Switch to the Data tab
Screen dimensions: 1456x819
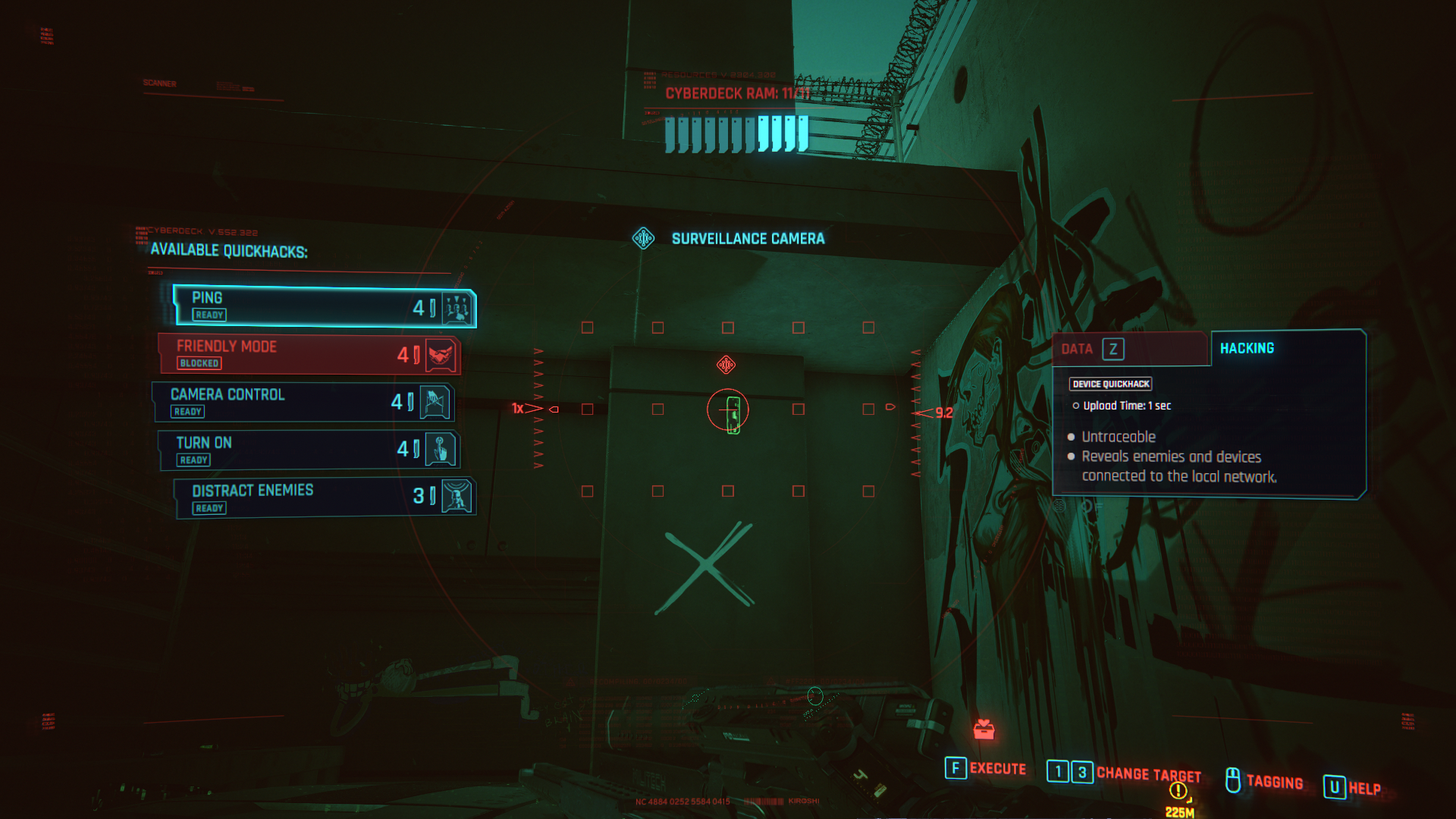coord(1130,349)
